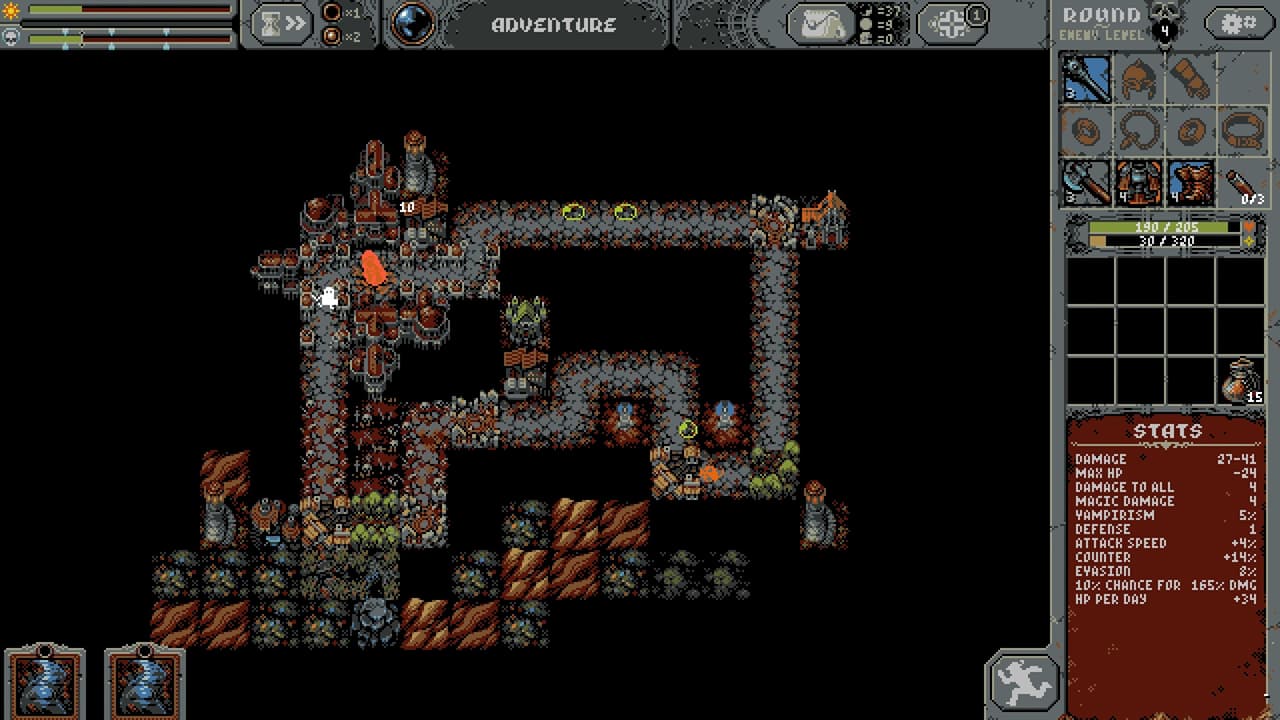This screenshot has width=1280, height=720.
Task: Toggle the hourglass fast-forward control
Action: [x=281, y=22]
